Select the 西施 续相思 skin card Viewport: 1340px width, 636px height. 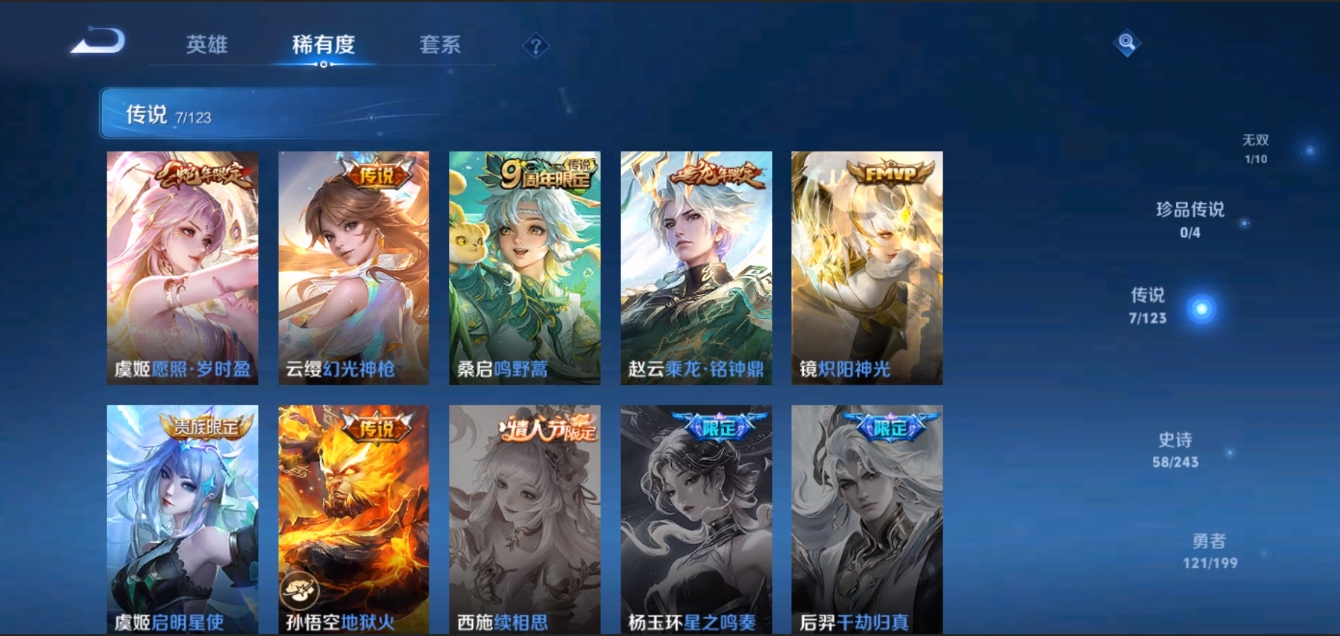tap(524, 519)
